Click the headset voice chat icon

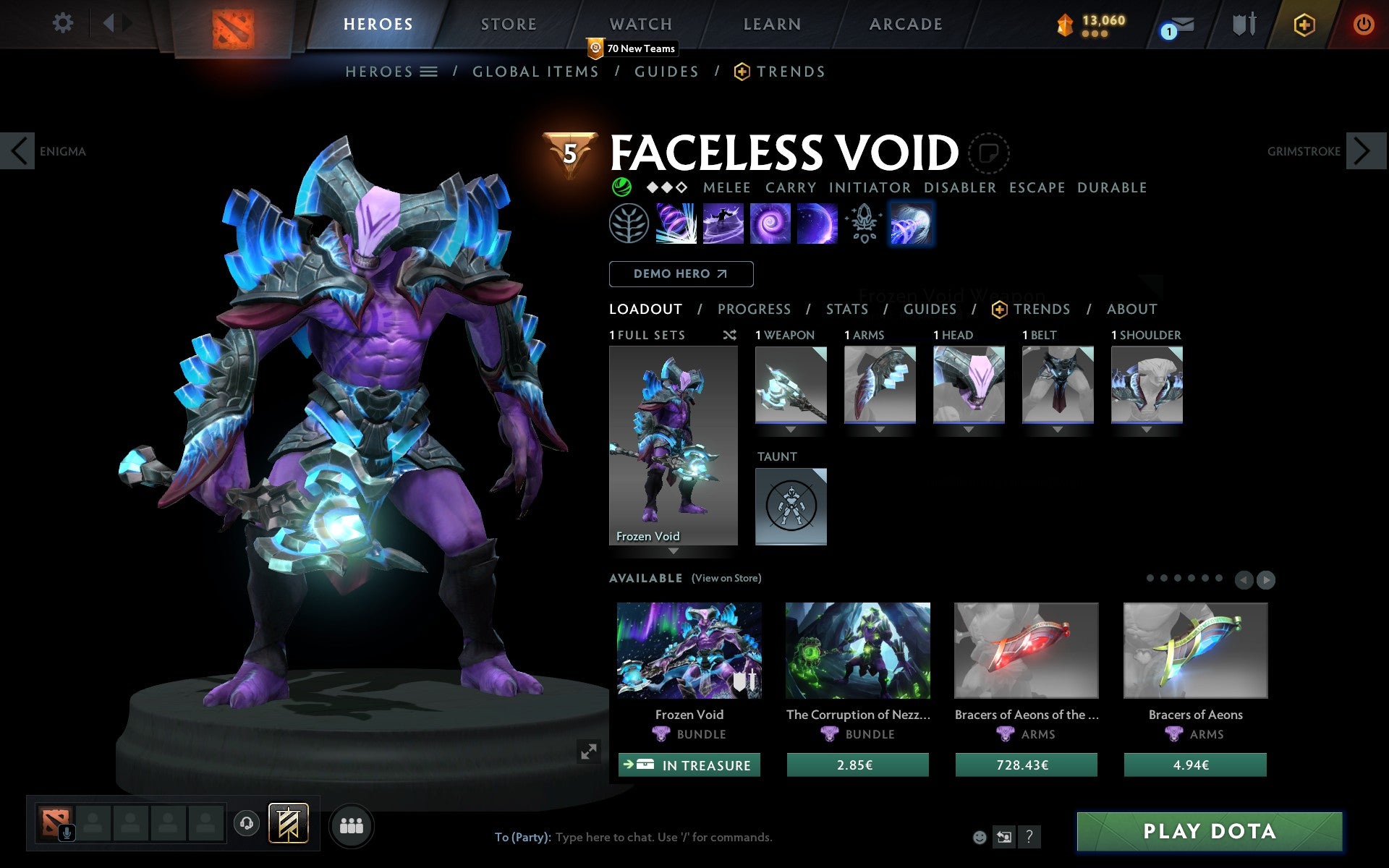pyautogui.click(x=246, y=823)
